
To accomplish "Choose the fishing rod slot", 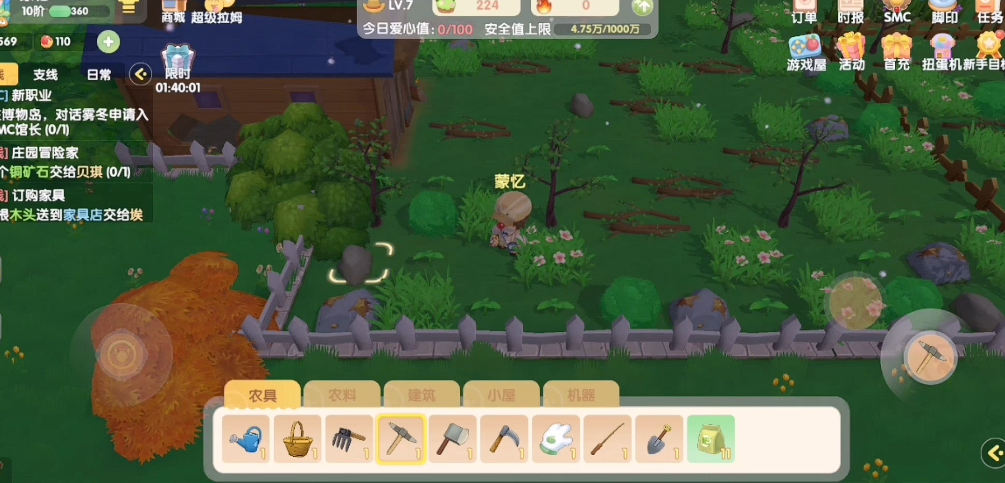I will 608,438.
